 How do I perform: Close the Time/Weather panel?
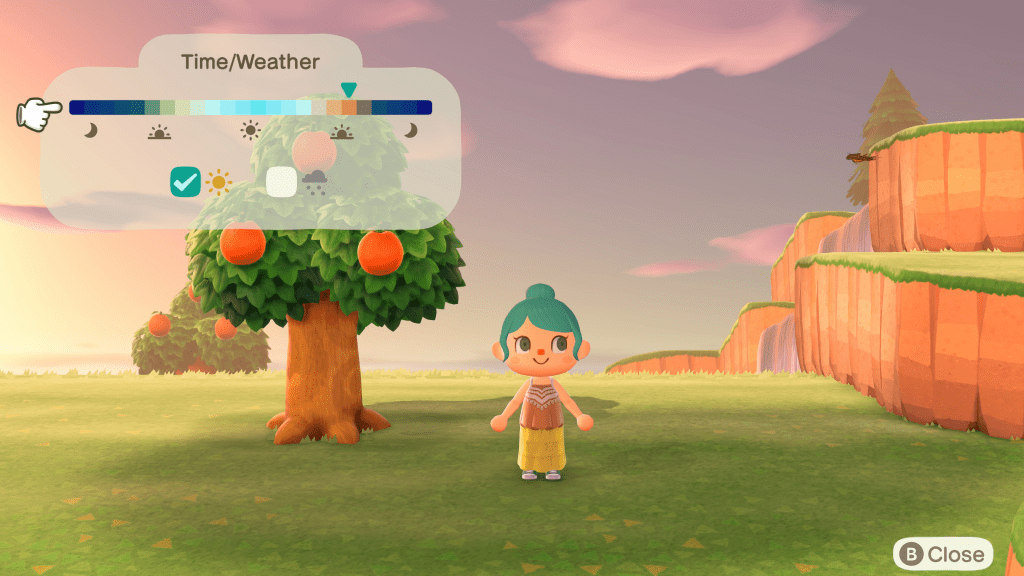[x=943, y=553]
